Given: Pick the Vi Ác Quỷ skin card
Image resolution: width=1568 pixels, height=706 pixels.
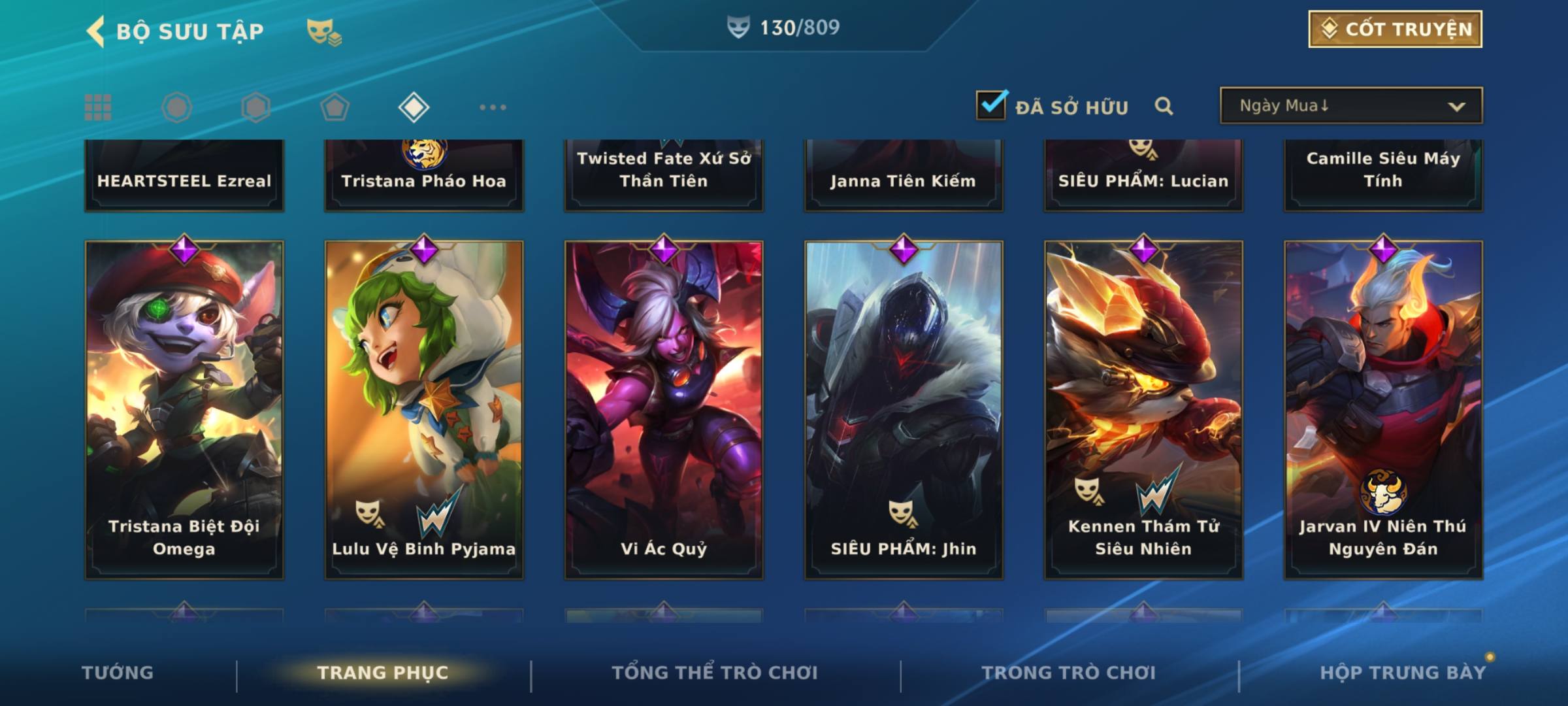Looking at the screenshot, I should point(664,409).
